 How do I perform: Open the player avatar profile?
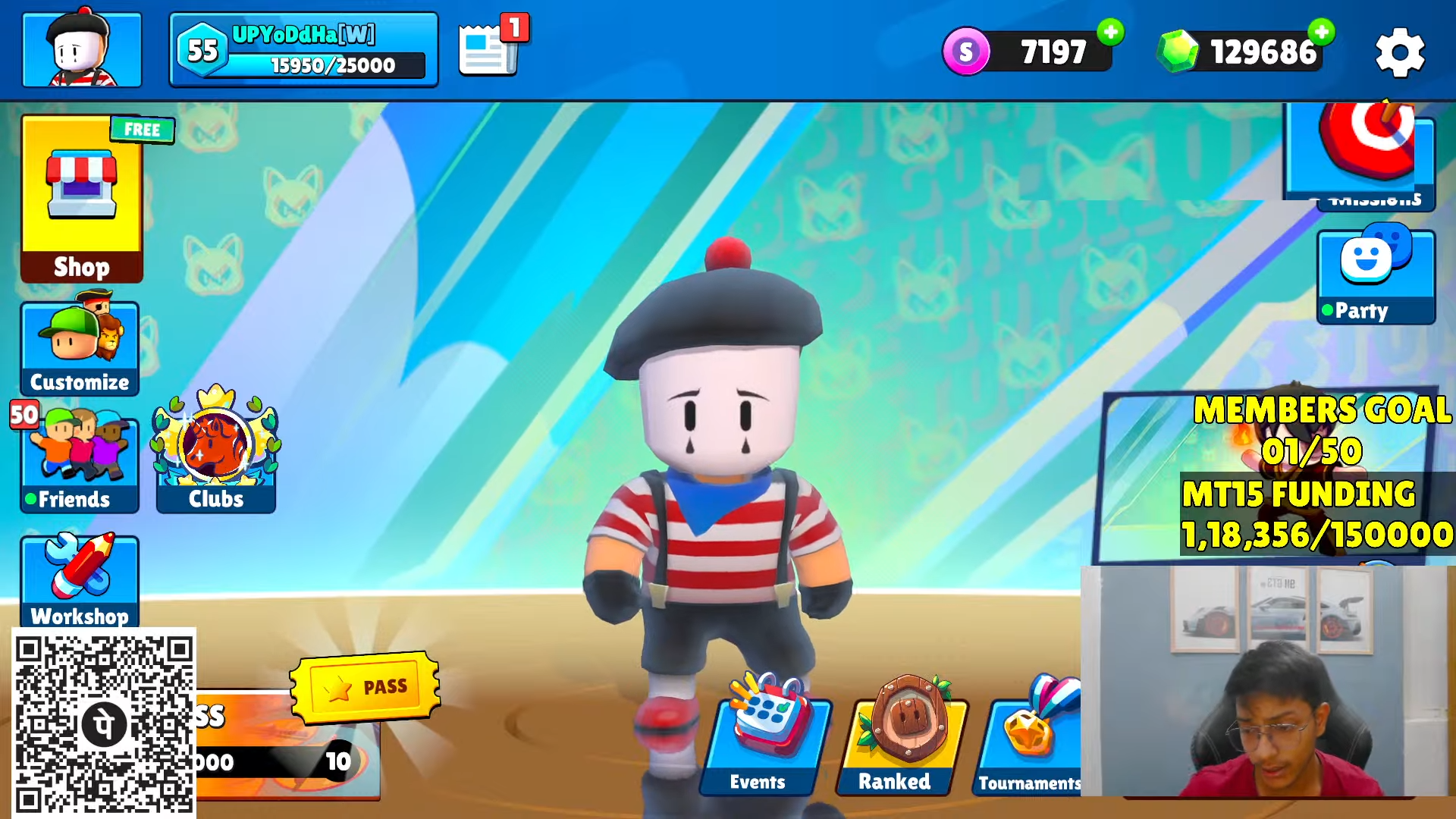[82, 50]
